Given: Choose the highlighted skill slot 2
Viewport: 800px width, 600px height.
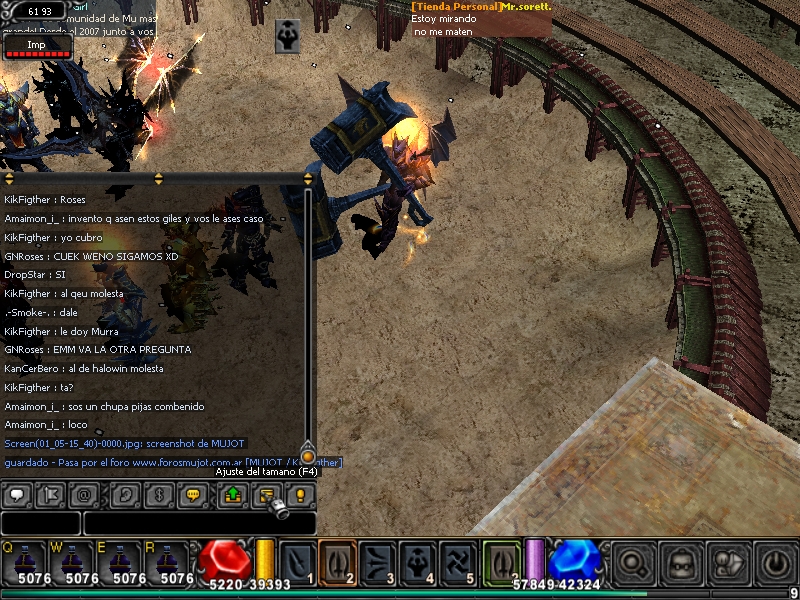Looking at the screenshot, I should 337,561.
